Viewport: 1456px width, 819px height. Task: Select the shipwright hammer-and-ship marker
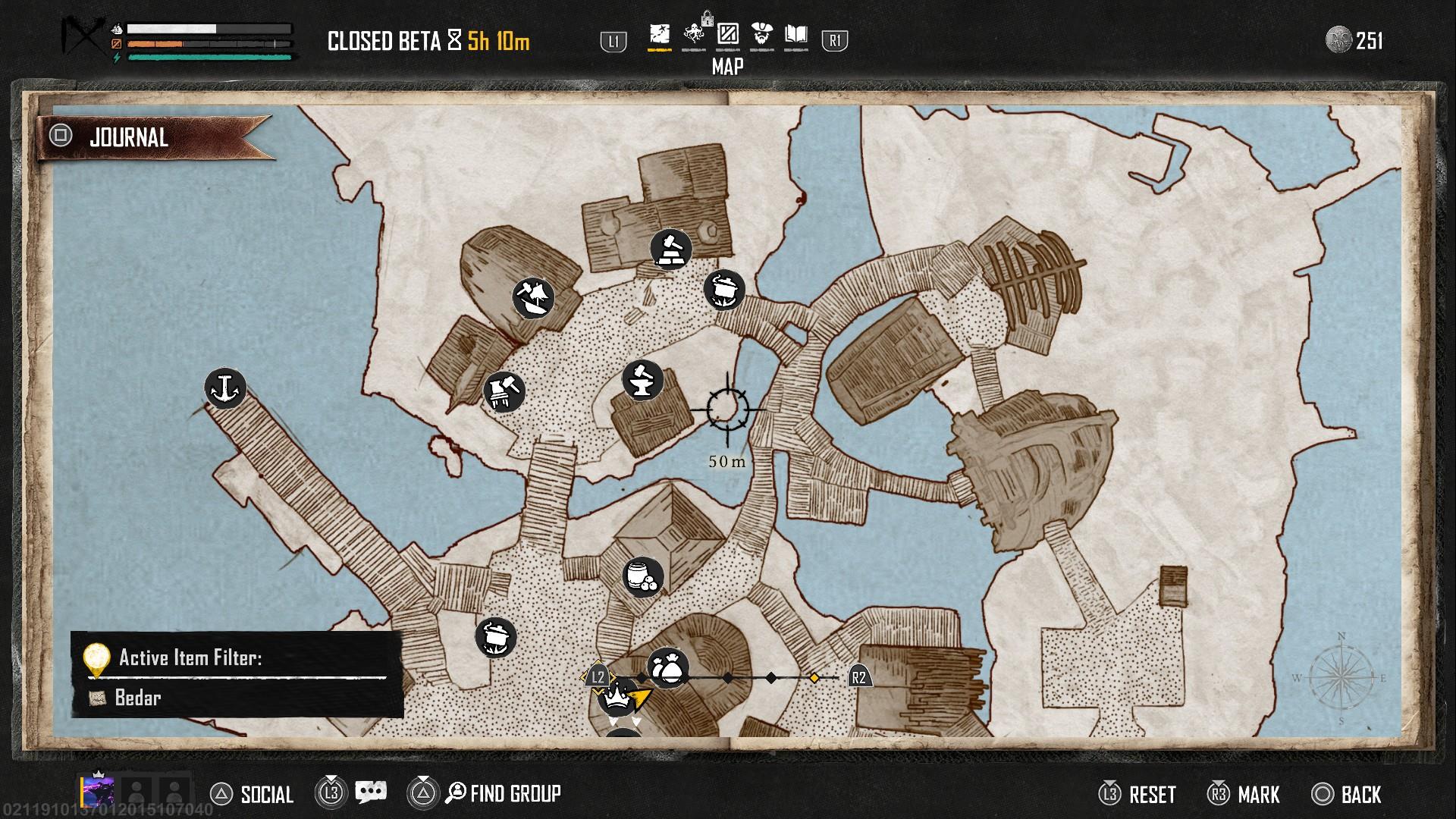[533, 297]
